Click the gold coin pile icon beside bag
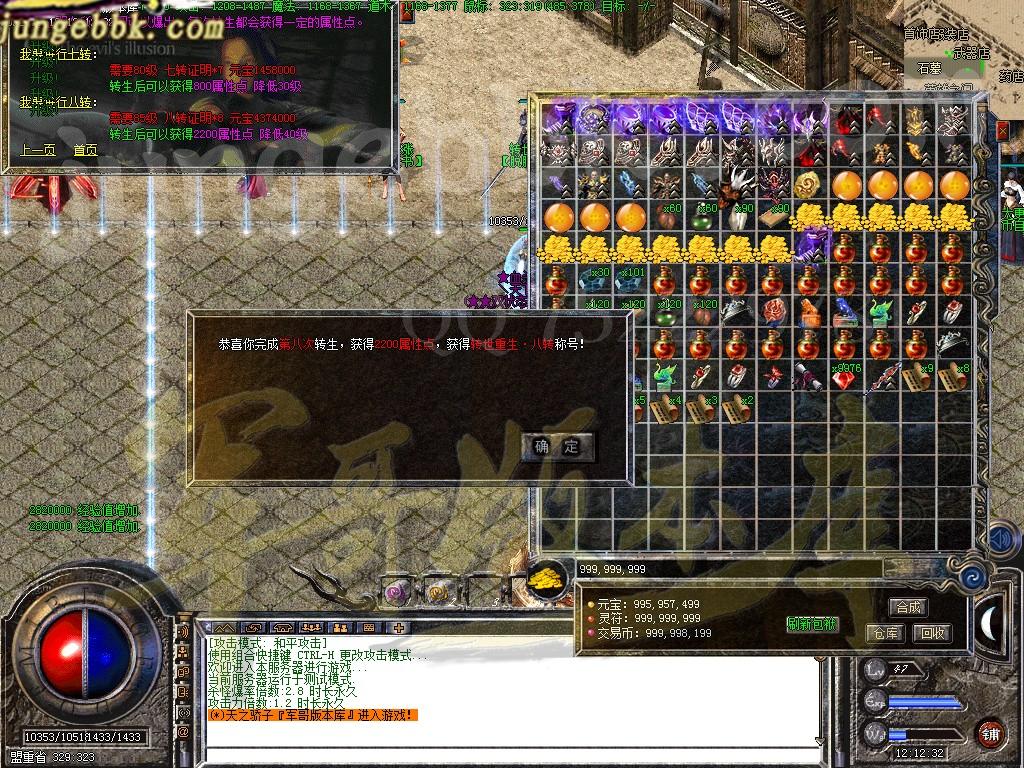 [x=546, y=579]
